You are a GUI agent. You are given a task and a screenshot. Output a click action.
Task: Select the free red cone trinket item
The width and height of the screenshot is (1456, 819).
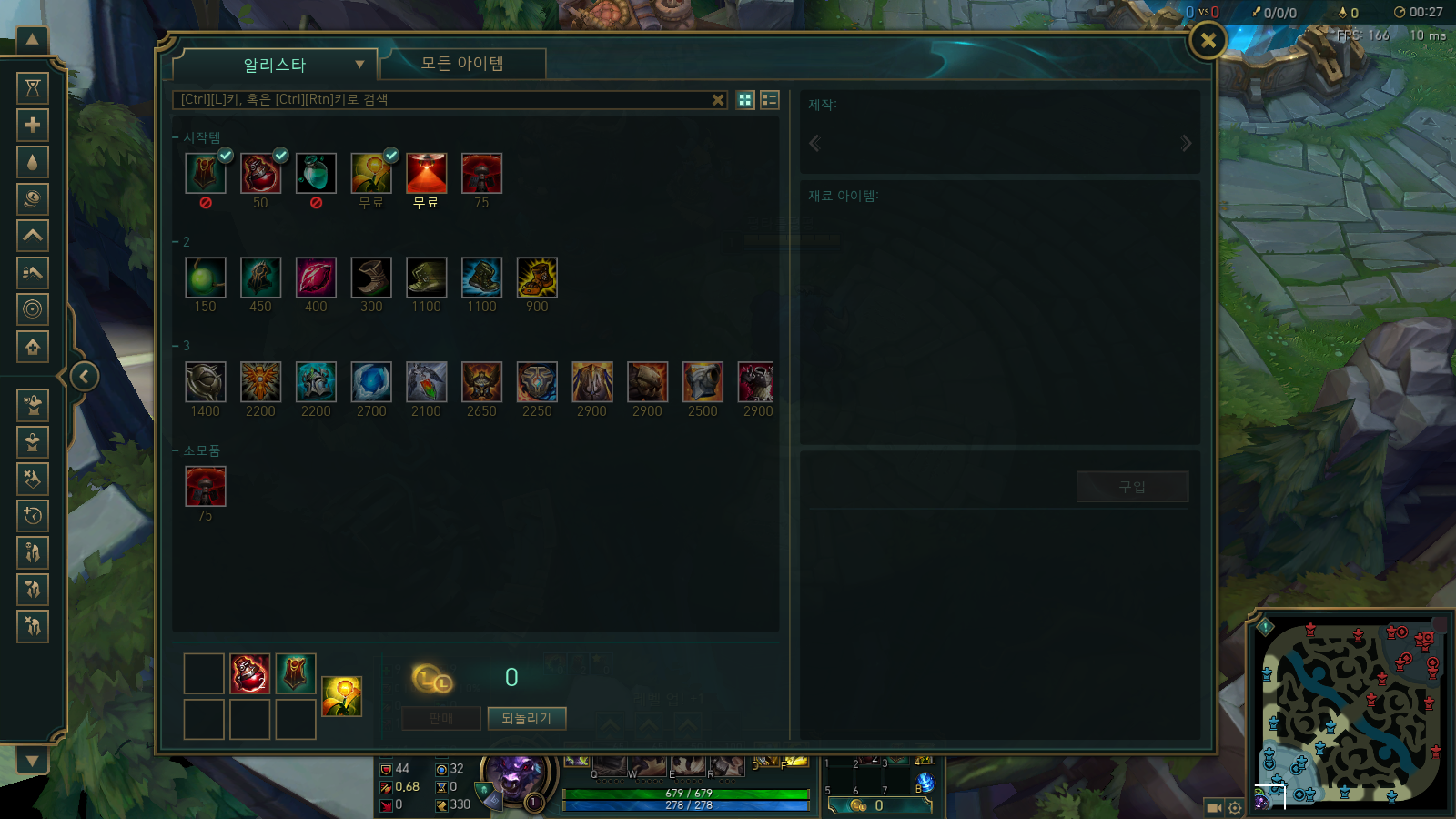click(x=427, y=173)
